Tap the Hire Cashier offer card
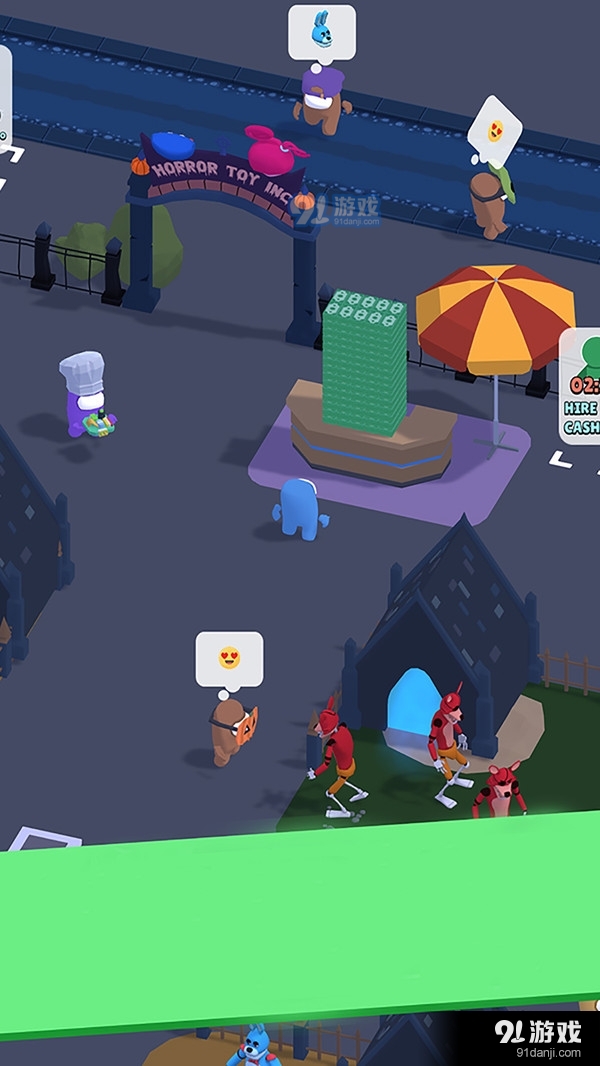600x1066 pixels. click(x=581, y=388)
